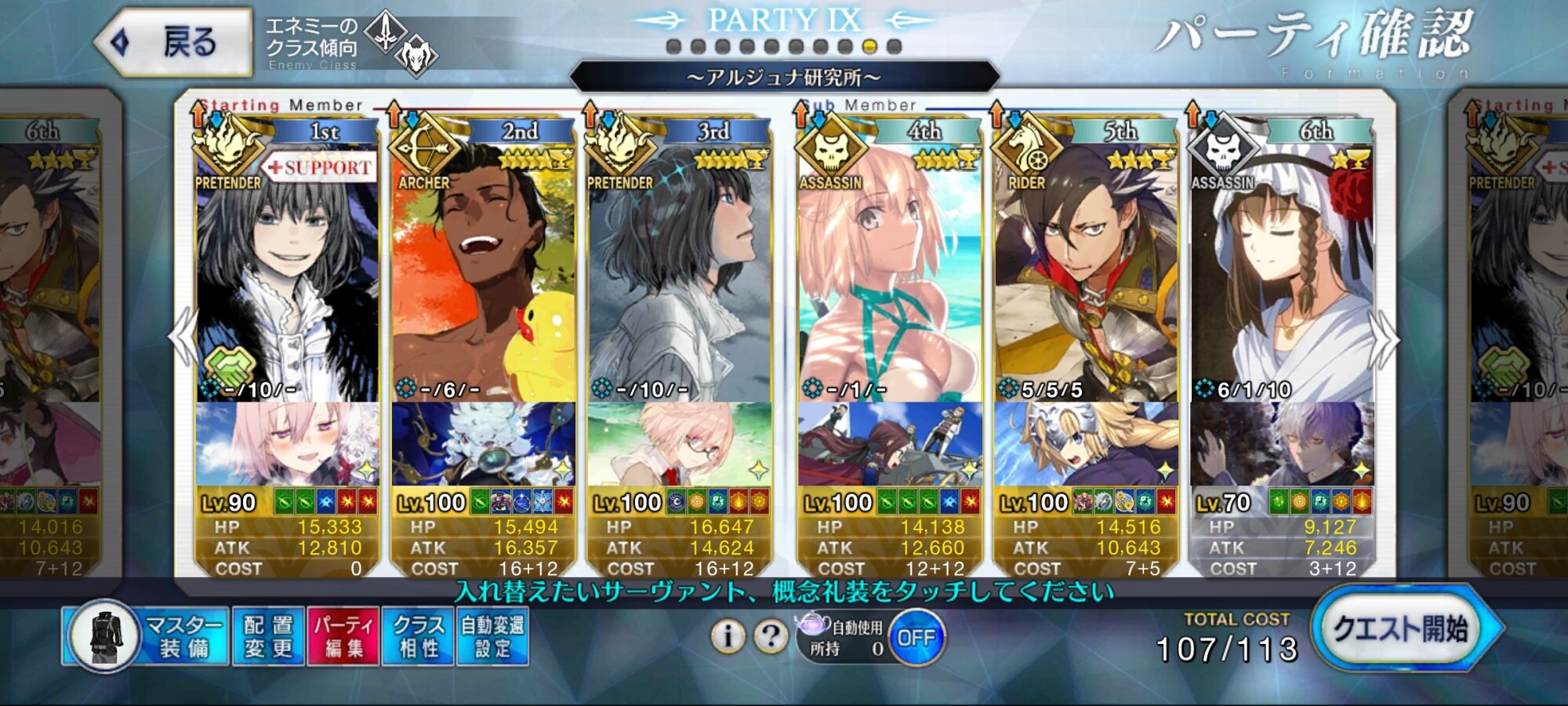Screen dimensions: 1568x706
Task: Show クラス相性 class affinity chart
Action: (x=418, y=636)
